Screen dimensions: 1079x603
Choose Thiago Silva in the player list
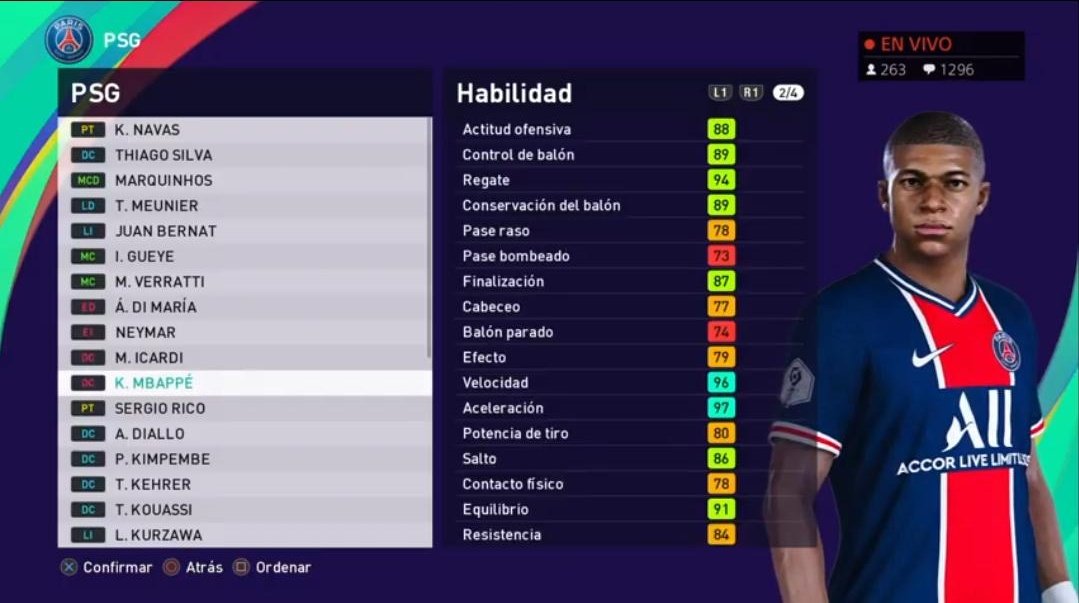click(245, 155)
